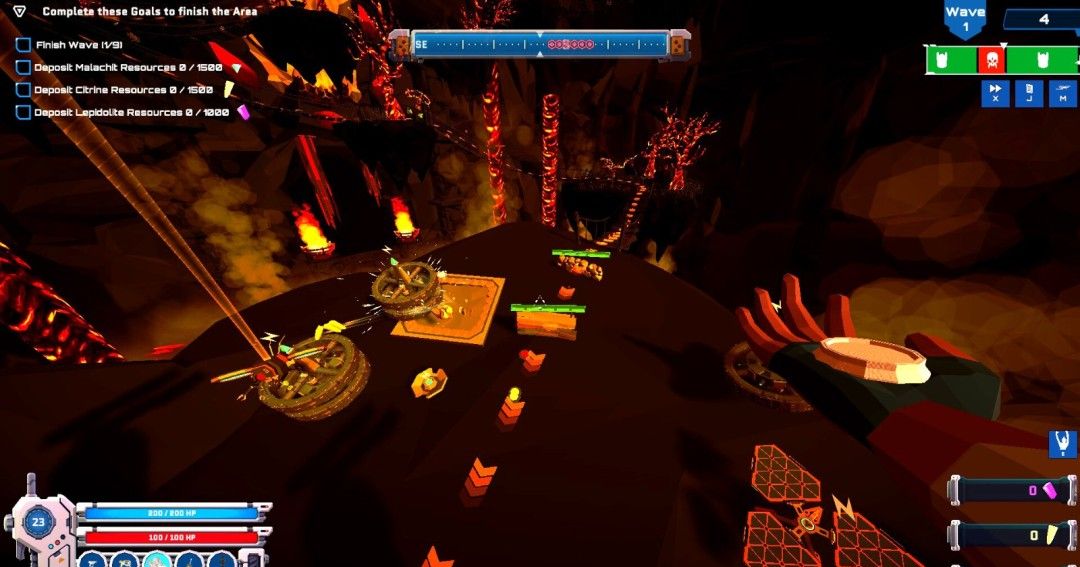Activate the fast-forward wave button

(x=995, y=93)
